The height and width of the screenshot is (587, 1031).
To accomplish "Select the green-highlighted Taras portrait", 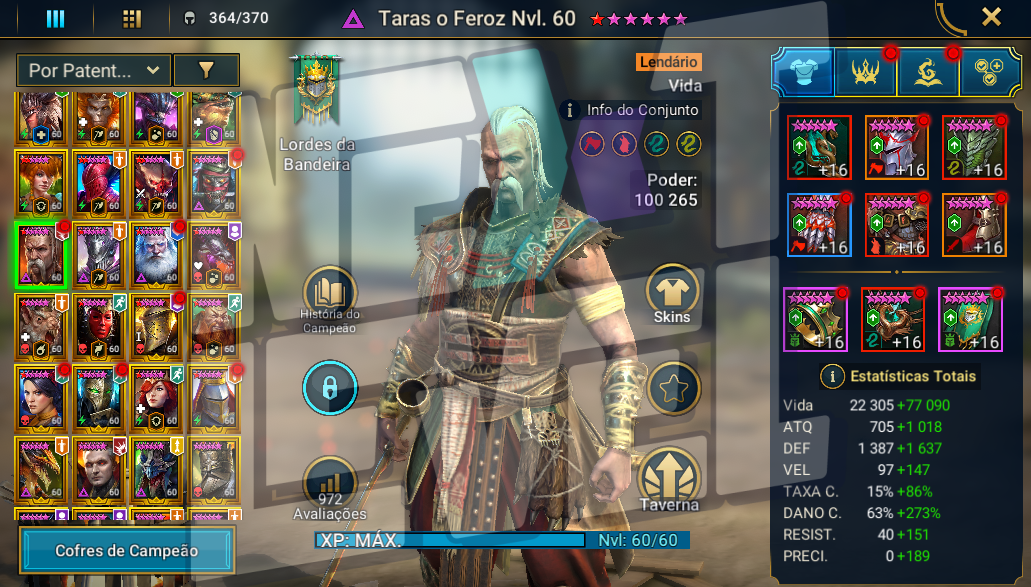I will click(x=40, y=253).
